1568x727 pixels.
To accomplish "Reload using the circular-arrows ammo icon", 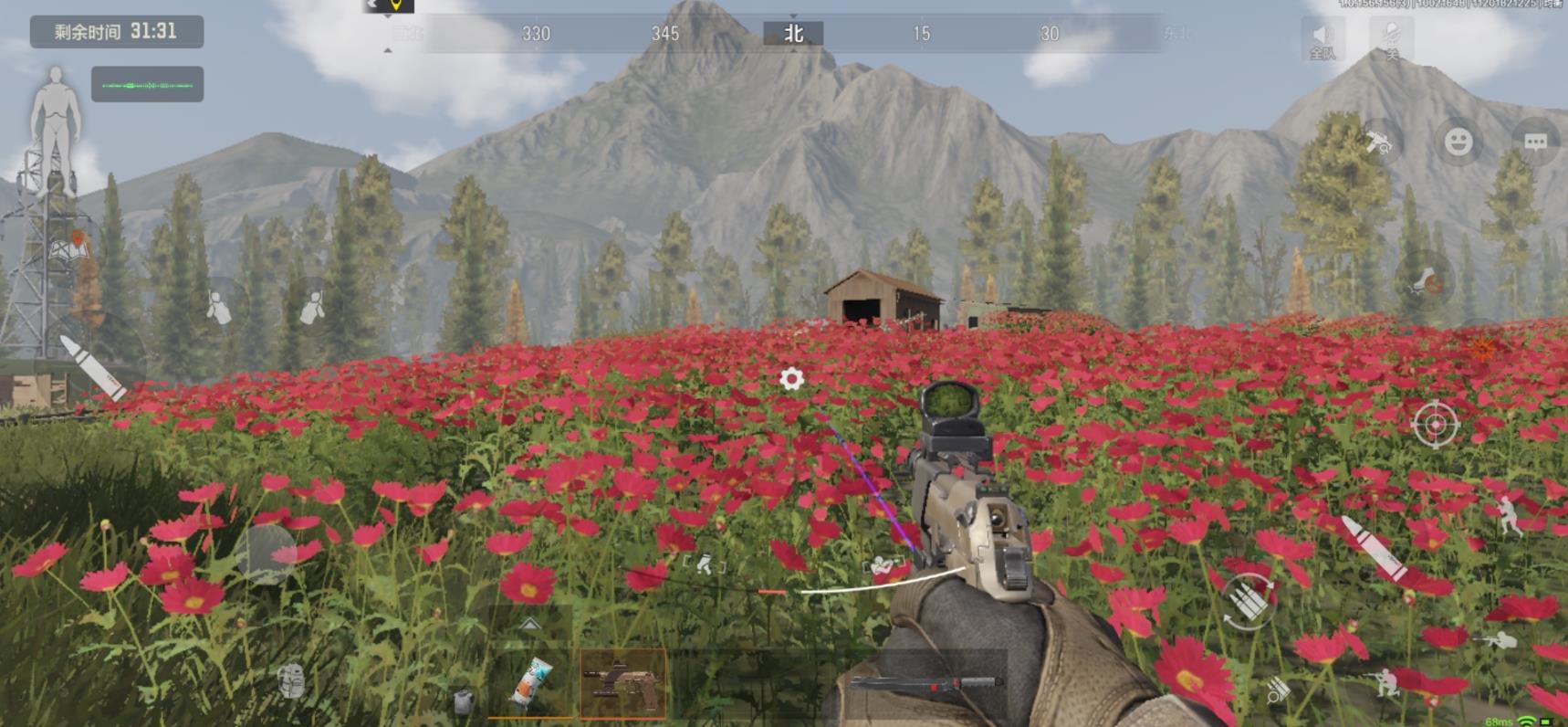I will pos(1248,601).
